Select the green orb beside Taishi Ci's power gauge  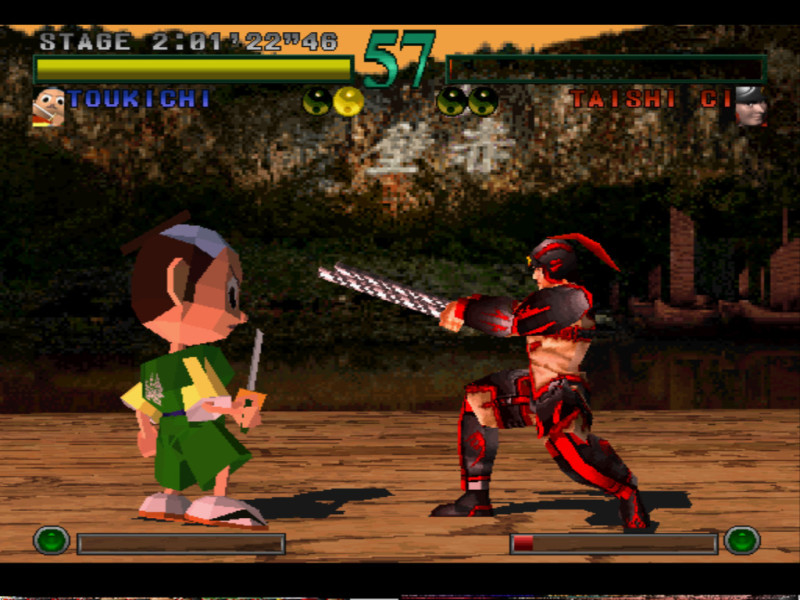pos(742,541)
